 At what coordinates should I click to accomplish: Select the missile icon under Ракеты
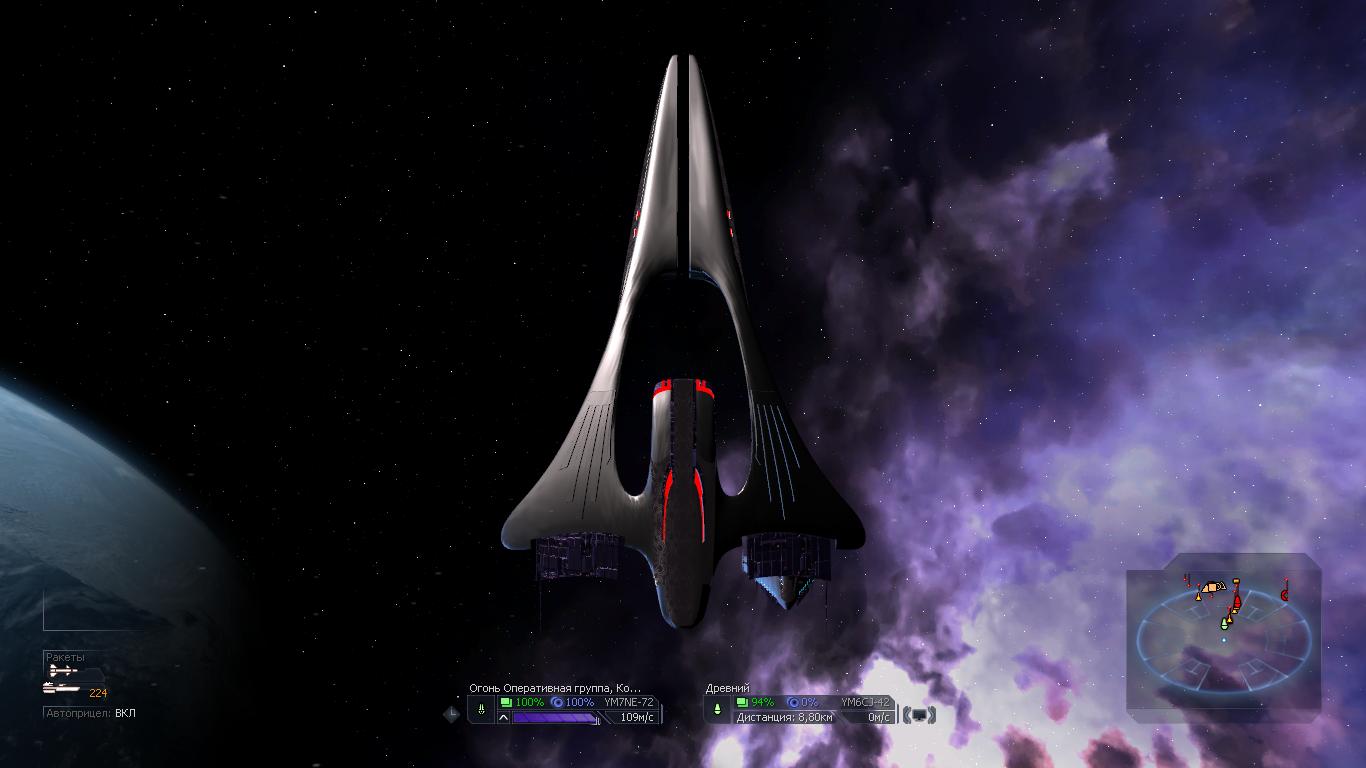click(63, 671)
